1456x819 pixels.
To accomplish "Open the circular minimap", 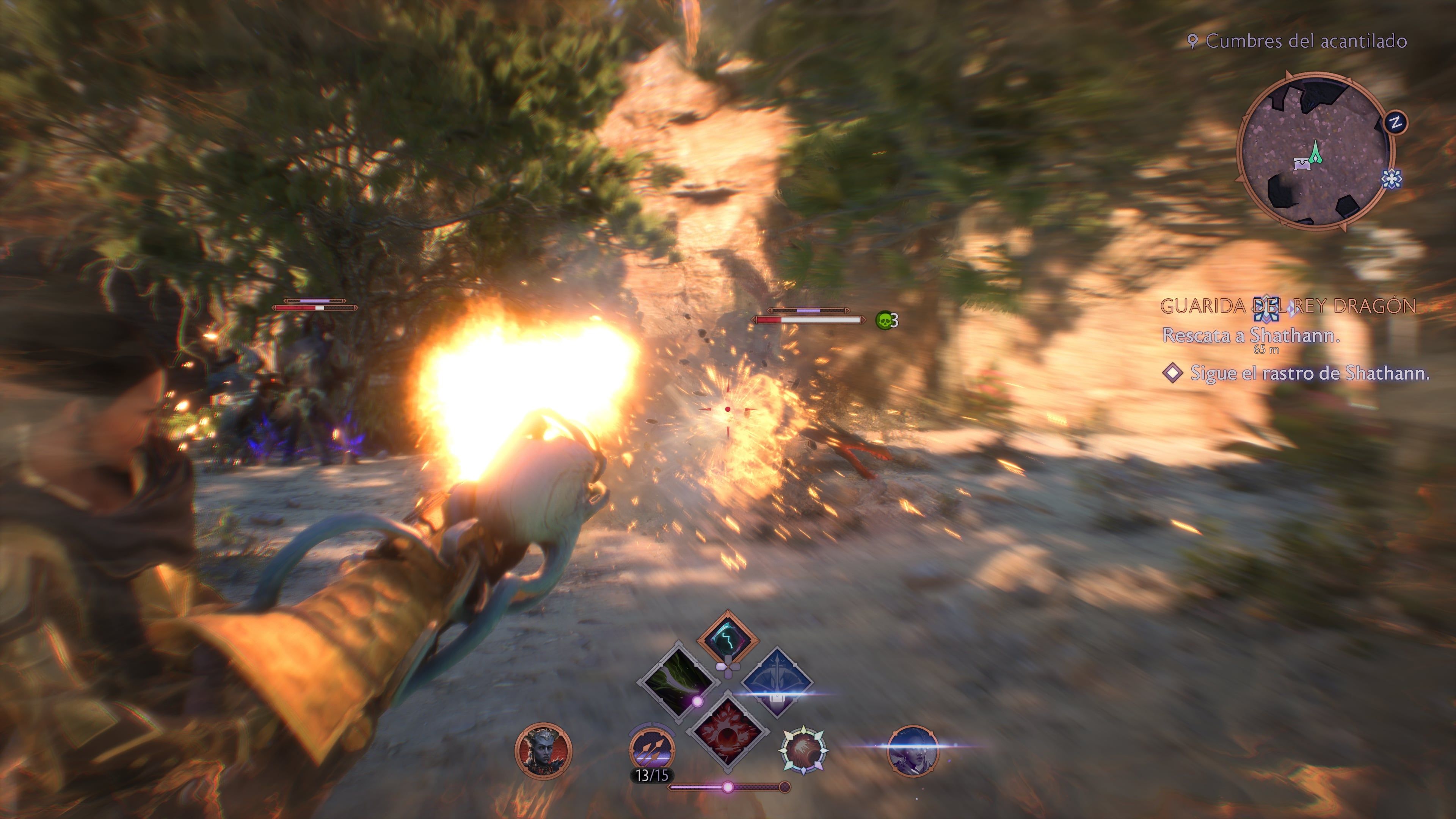I will [1315, 152].
